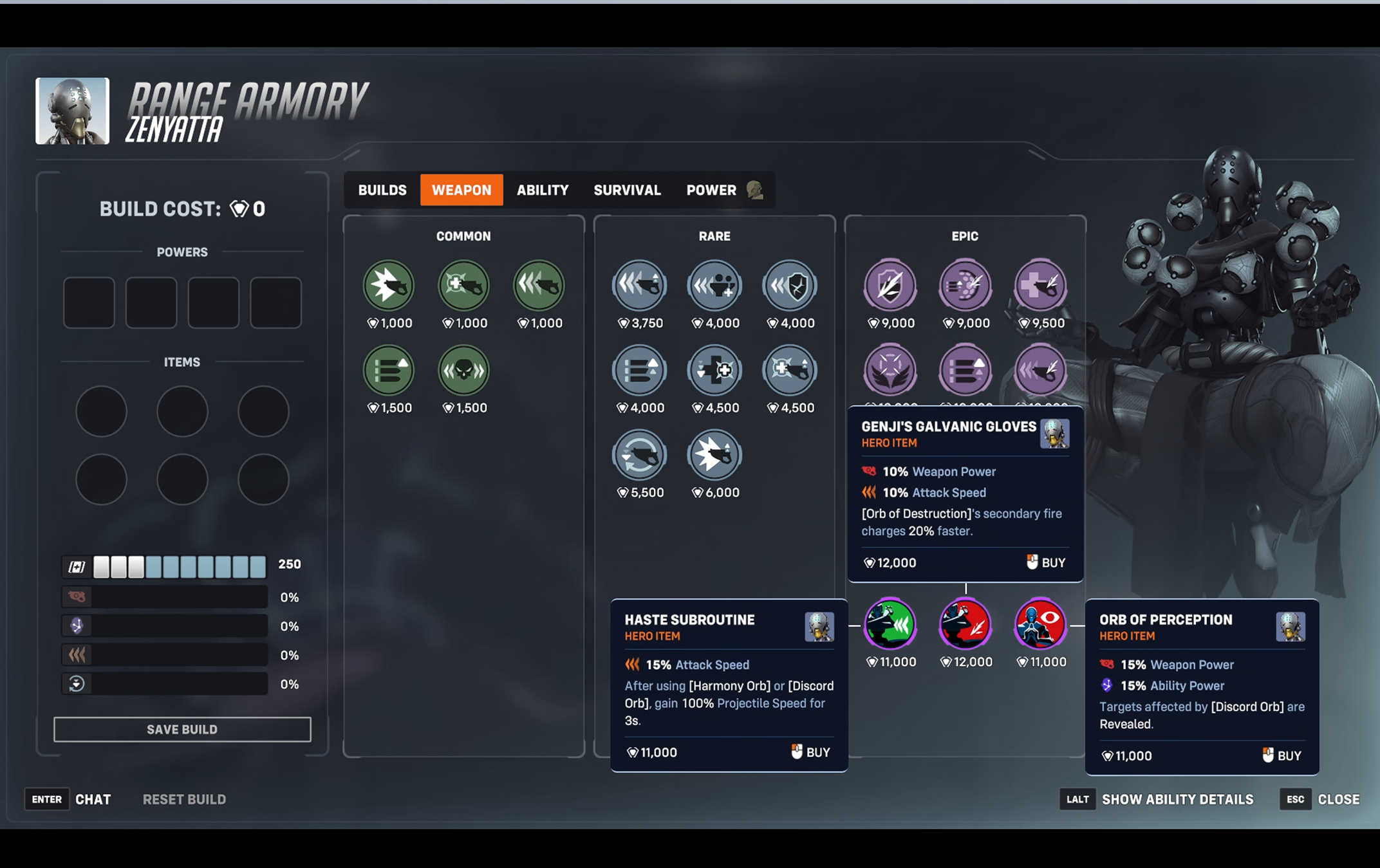Screen dimensions: 1380x868
Task: Switch to the Builds tab
Action: [382, 190]
